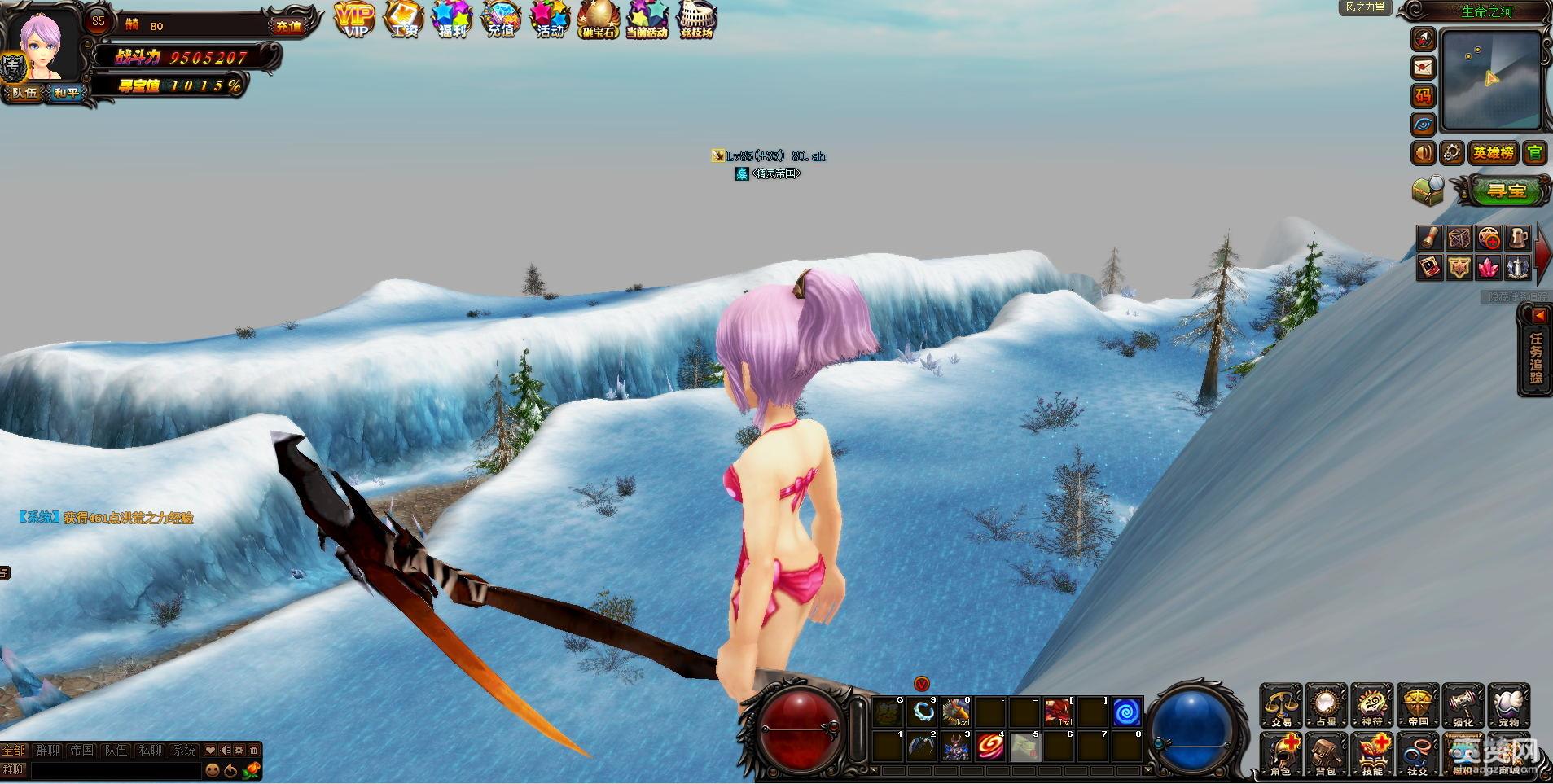Expand the 任务追踪 quest tracker panel
1553x784 pixels.
coord(1535,351)
